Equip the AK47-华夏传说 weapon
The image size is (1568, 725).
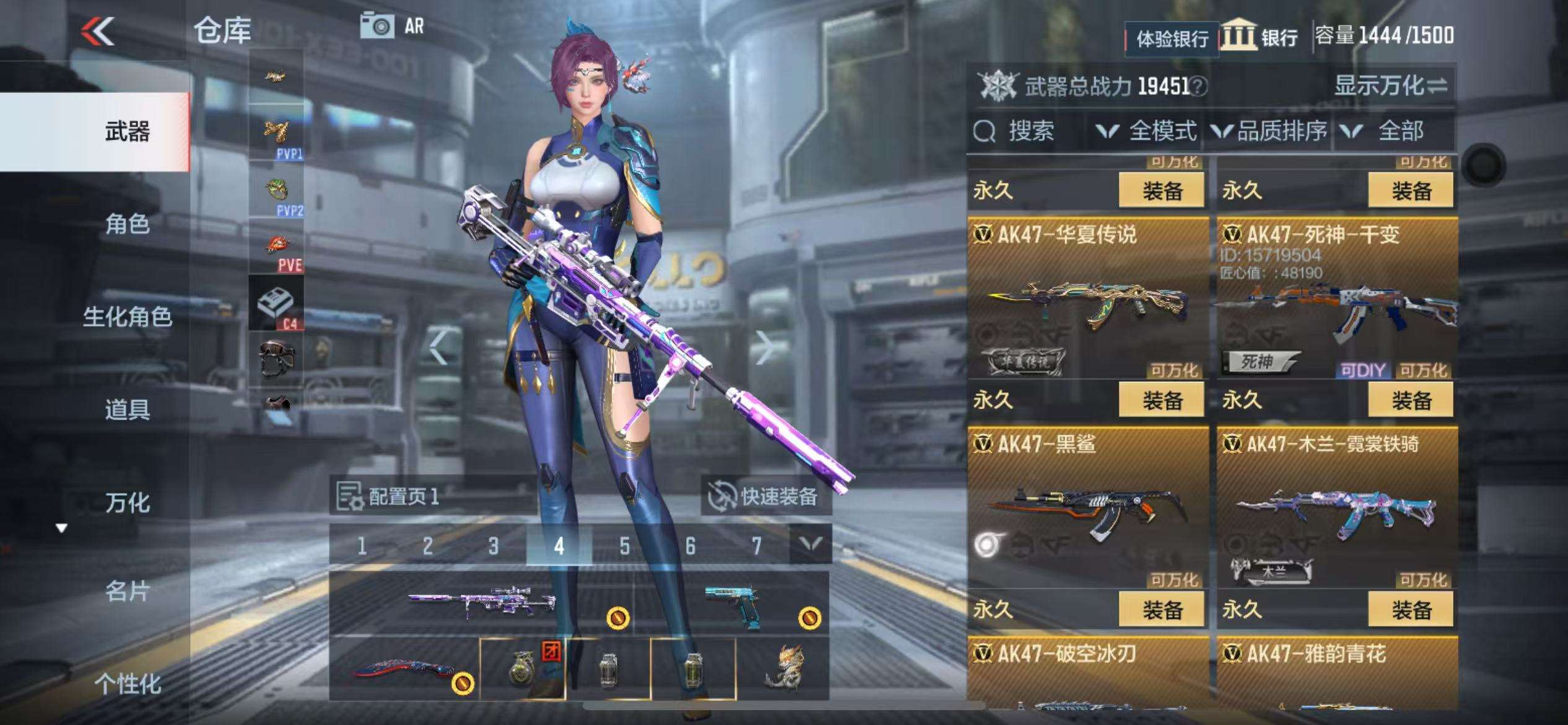(x=1162, y=400)
